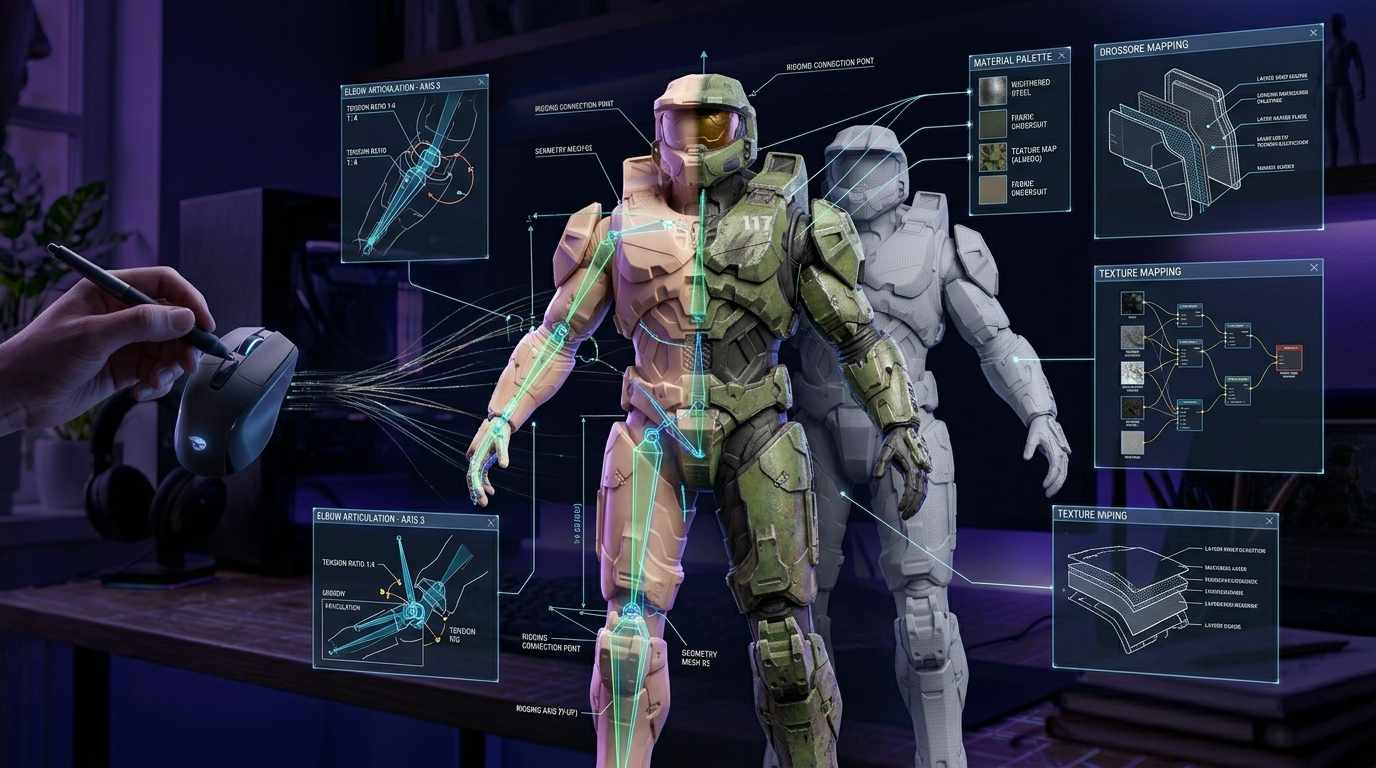Choose the olive fabric undersuit swatch
This screenshot has width=1376, height=768.
[992, 124]
